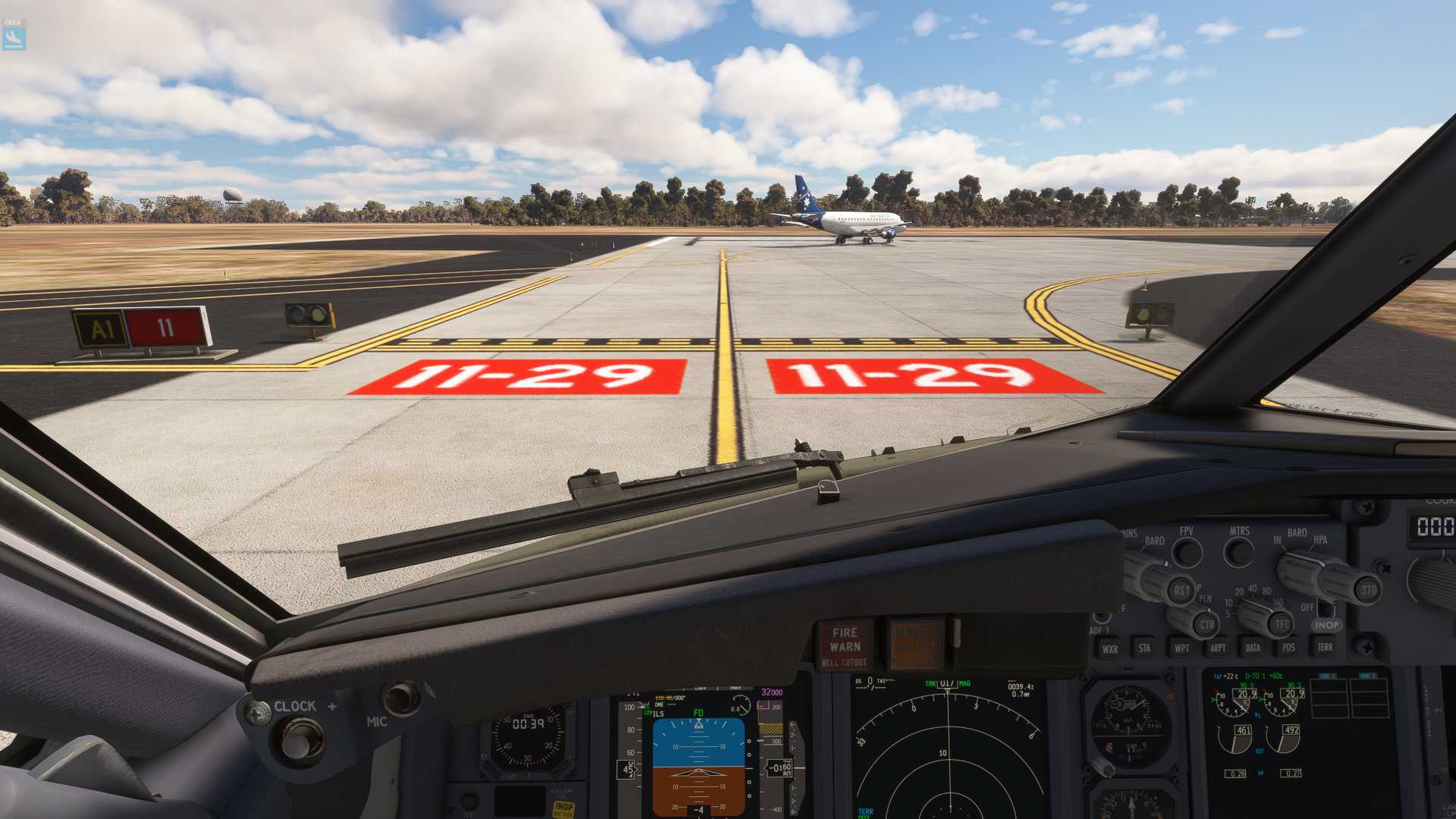Push the CTR button on mode selector
This screenshot has width=1456, height=819.
tap(1207, 625)
